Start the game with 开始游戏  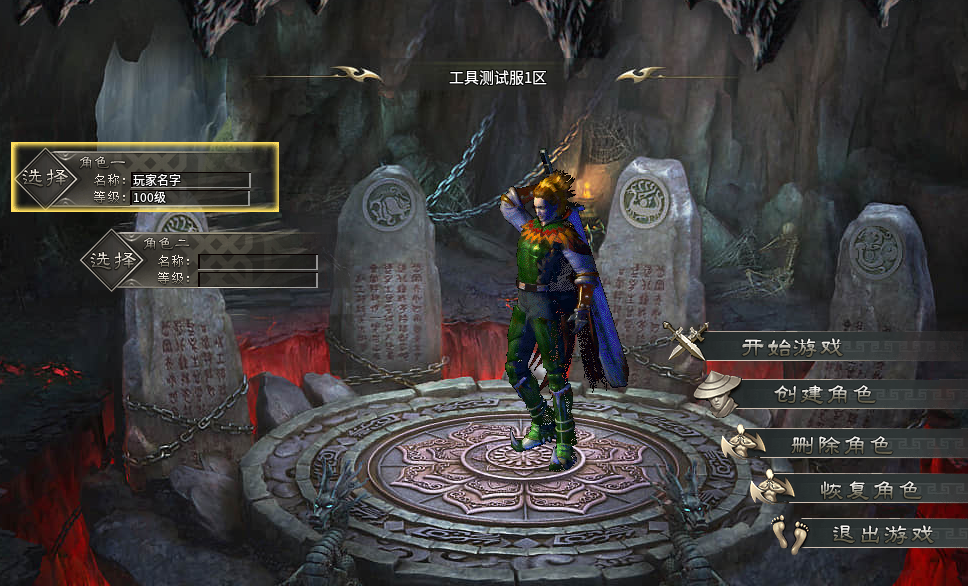point(792,348)
